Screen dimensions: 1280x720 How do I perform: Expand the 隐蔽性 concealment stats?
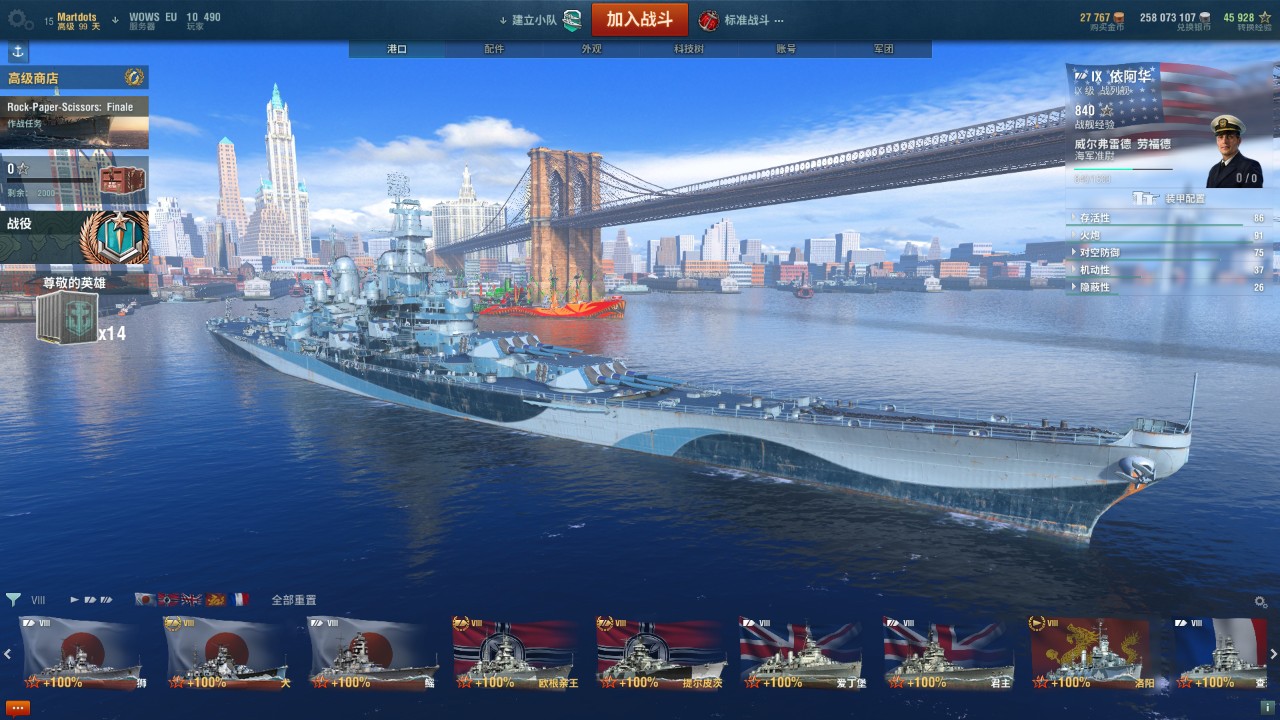1168,287
